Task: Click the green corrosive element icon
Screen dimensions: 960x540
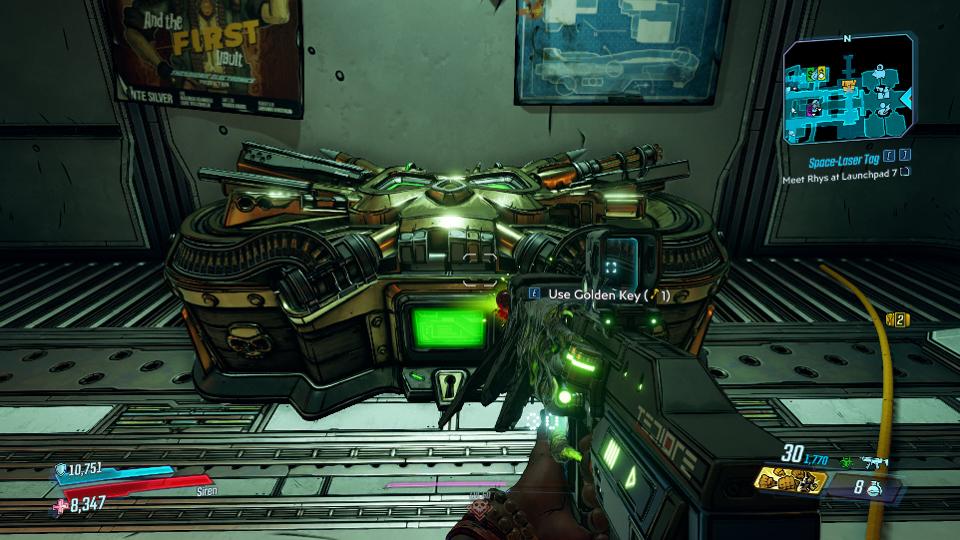Action: coord(846,461)
